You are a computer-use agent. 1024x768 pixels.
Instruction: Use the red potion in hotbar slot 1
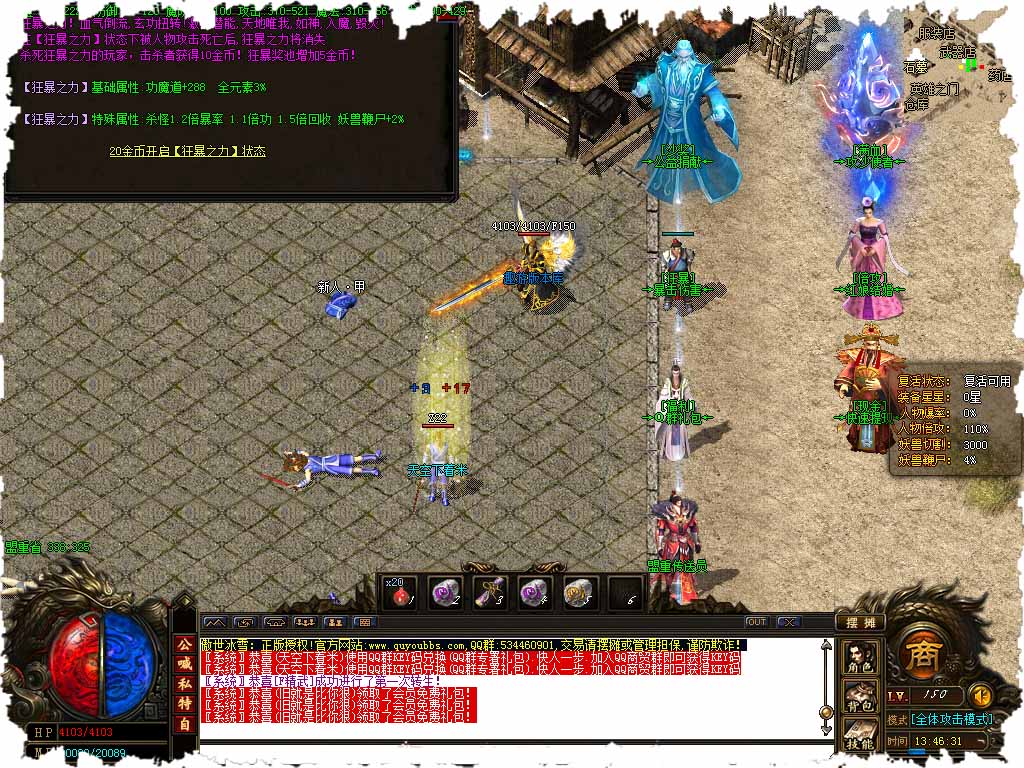point(400,594)
